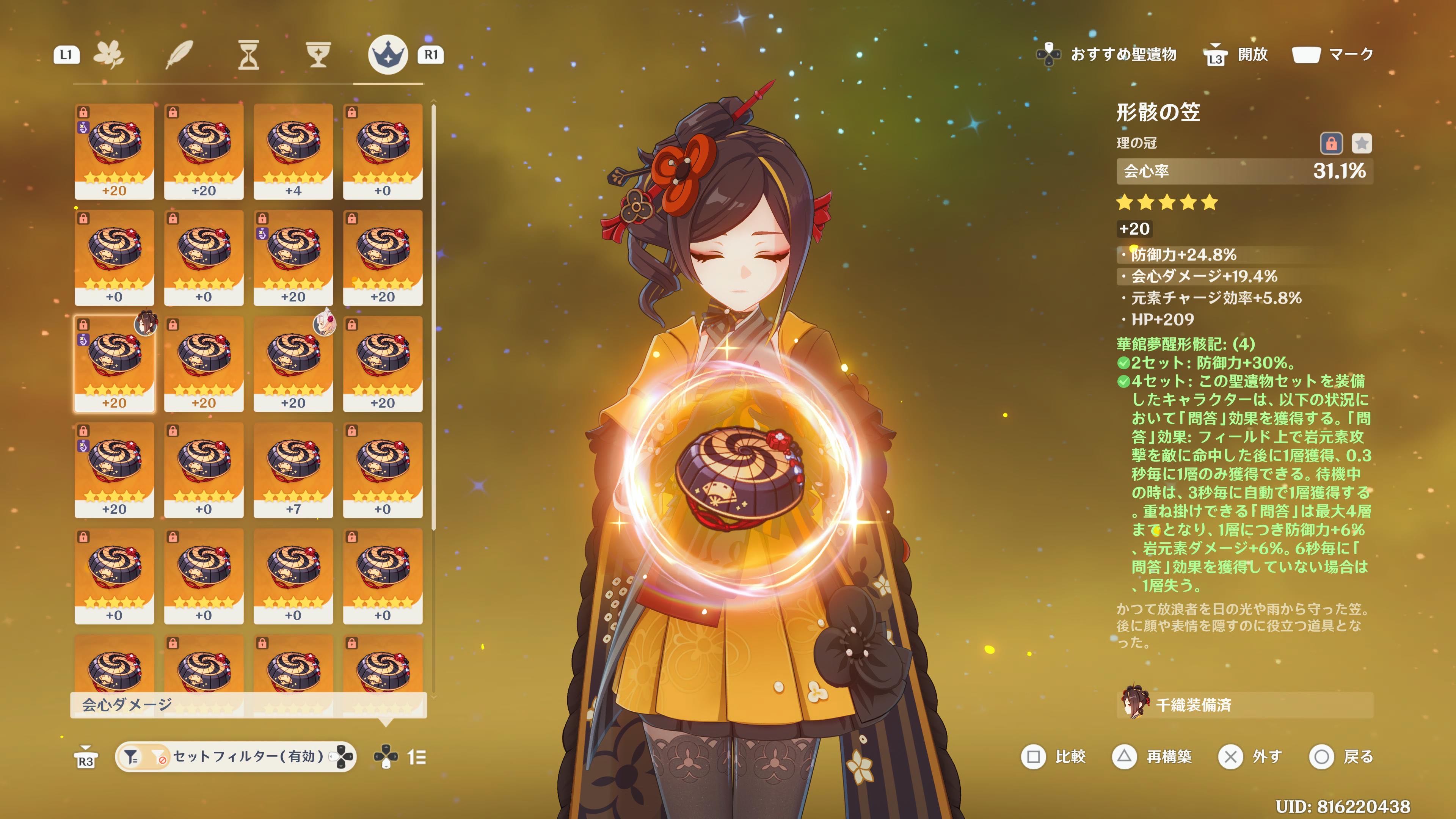Choose the +7 level hat artifact
This screenshot has height=819, width=1456.
point(293,470)
